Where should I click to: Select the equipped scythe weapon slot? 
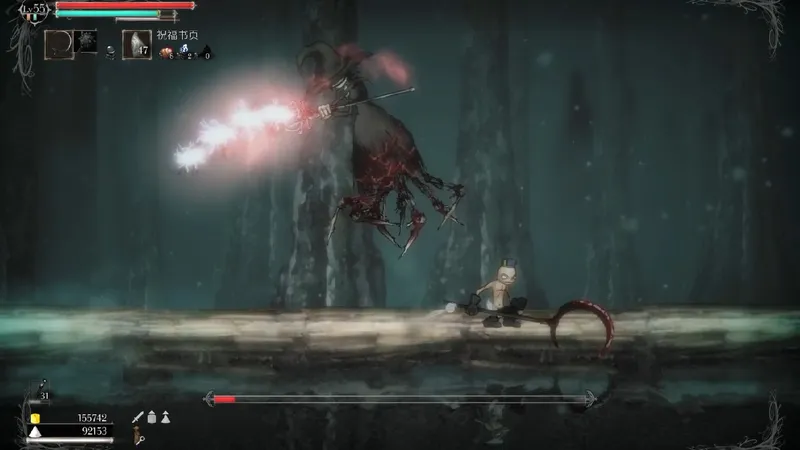[58, 44]
